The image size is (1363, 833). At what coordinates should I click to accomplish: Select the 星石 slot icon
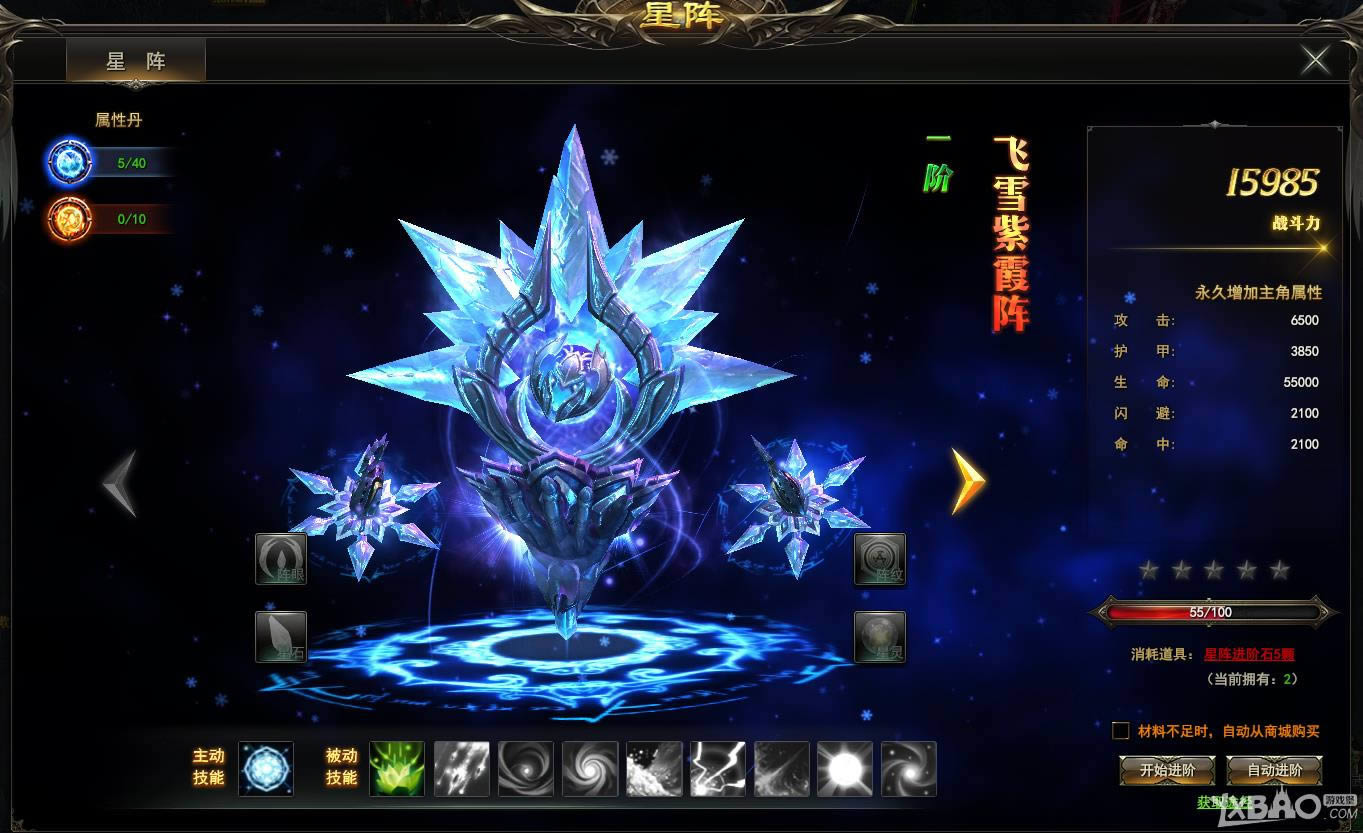pyautogui.click(x=281, y=639)
